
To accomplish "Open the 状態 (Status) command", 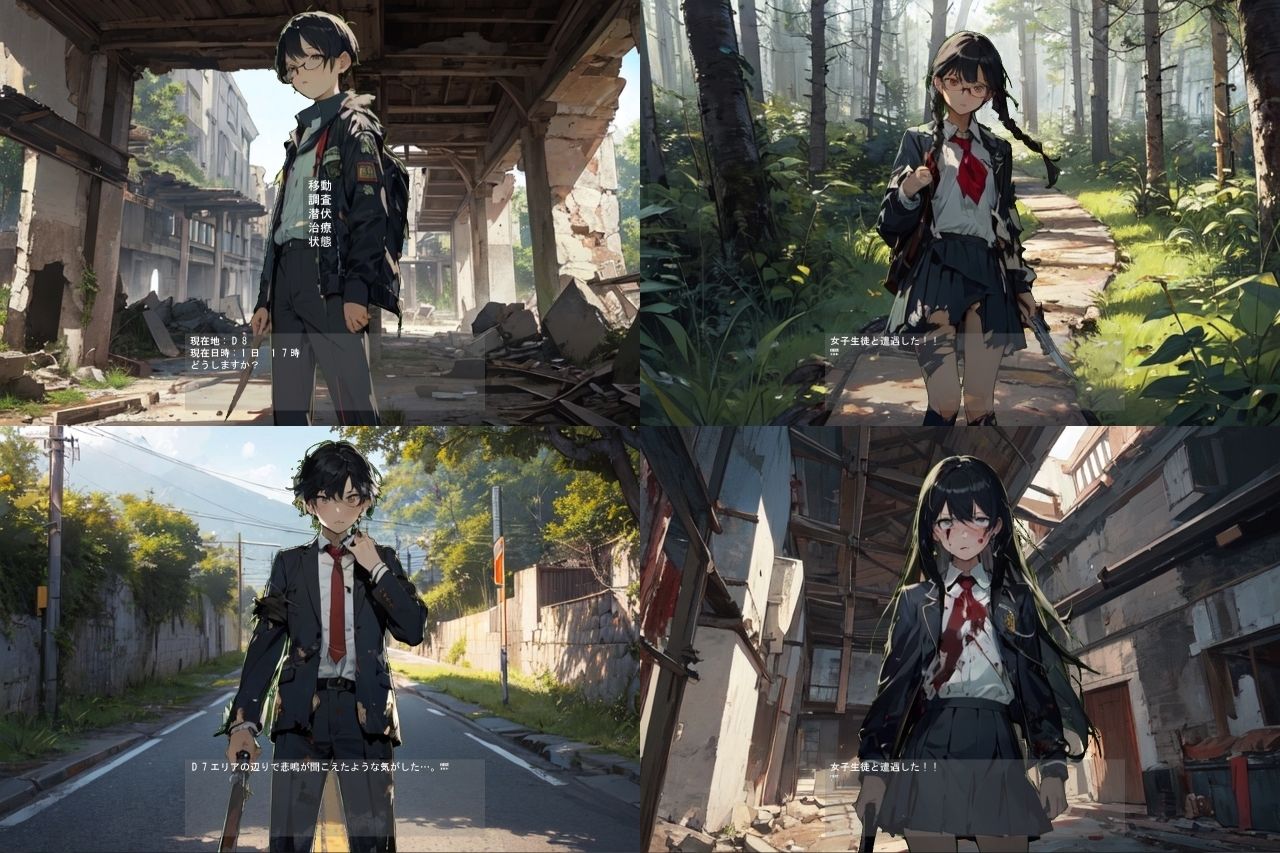I will [319, 242].
